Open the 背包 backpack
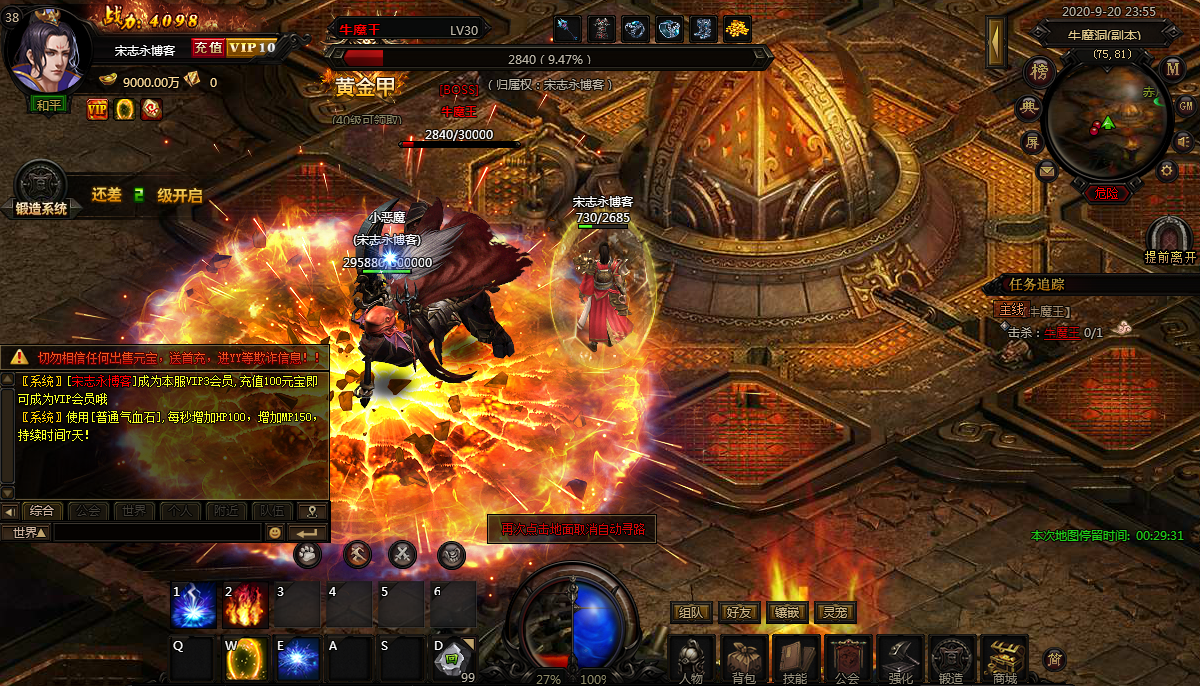 [743, 660]
